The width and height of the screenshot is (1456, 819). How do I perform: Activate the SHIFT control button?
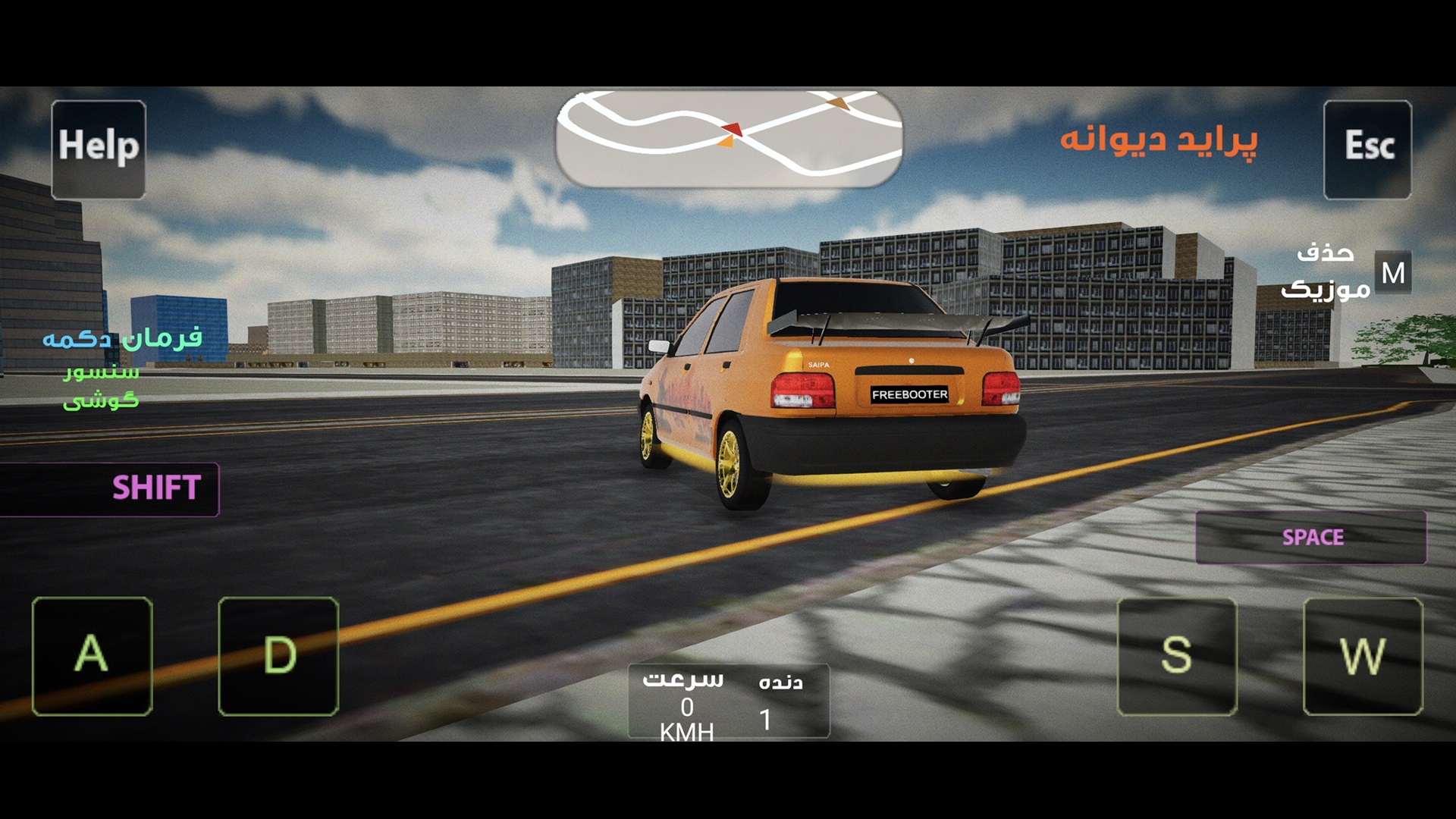[110, 488]
